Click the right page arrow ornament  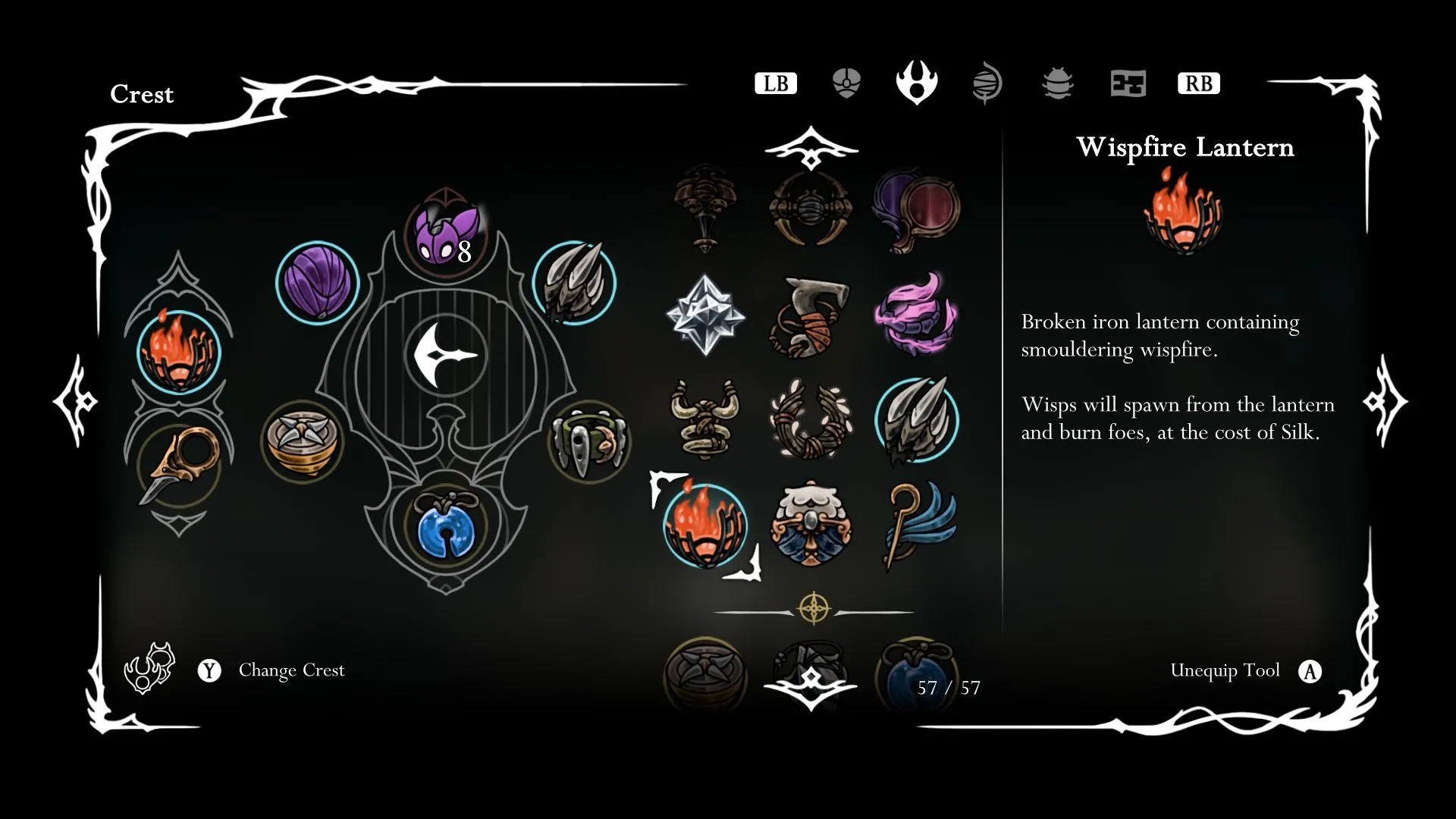(1385, 400)
